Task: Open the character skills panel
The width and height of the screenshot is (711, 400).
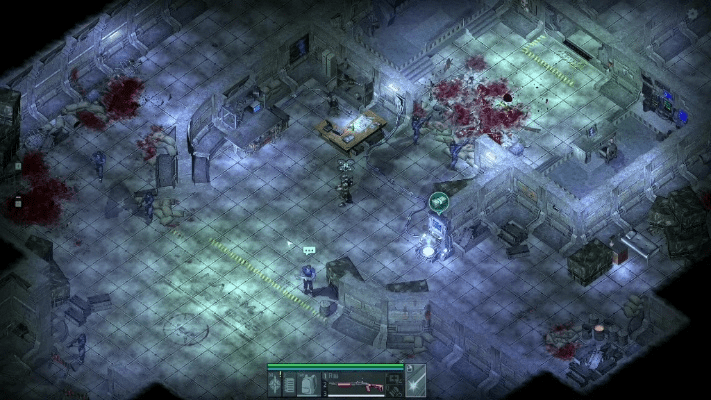Action: 274,383
